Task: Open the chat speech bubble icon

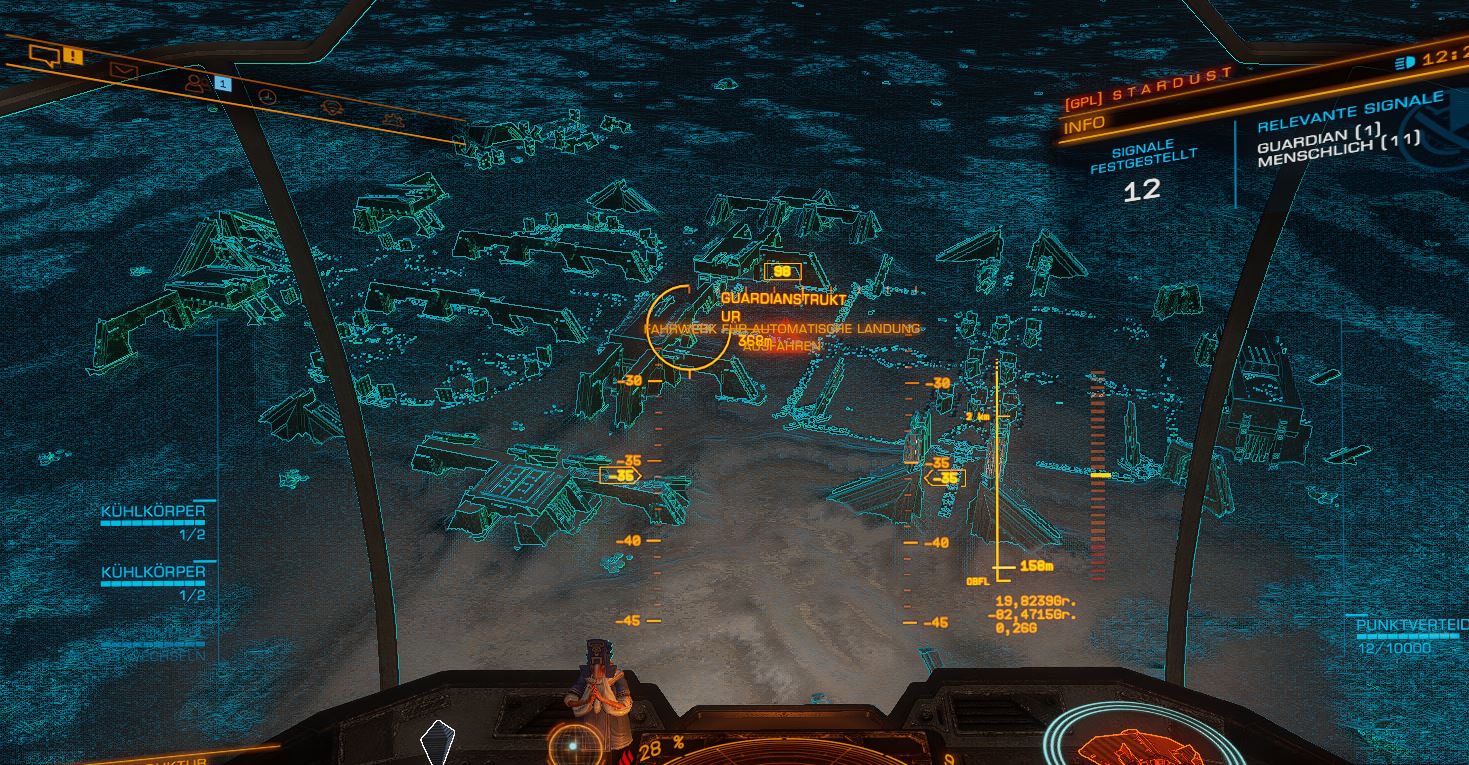Action: (x=45, y=54)
